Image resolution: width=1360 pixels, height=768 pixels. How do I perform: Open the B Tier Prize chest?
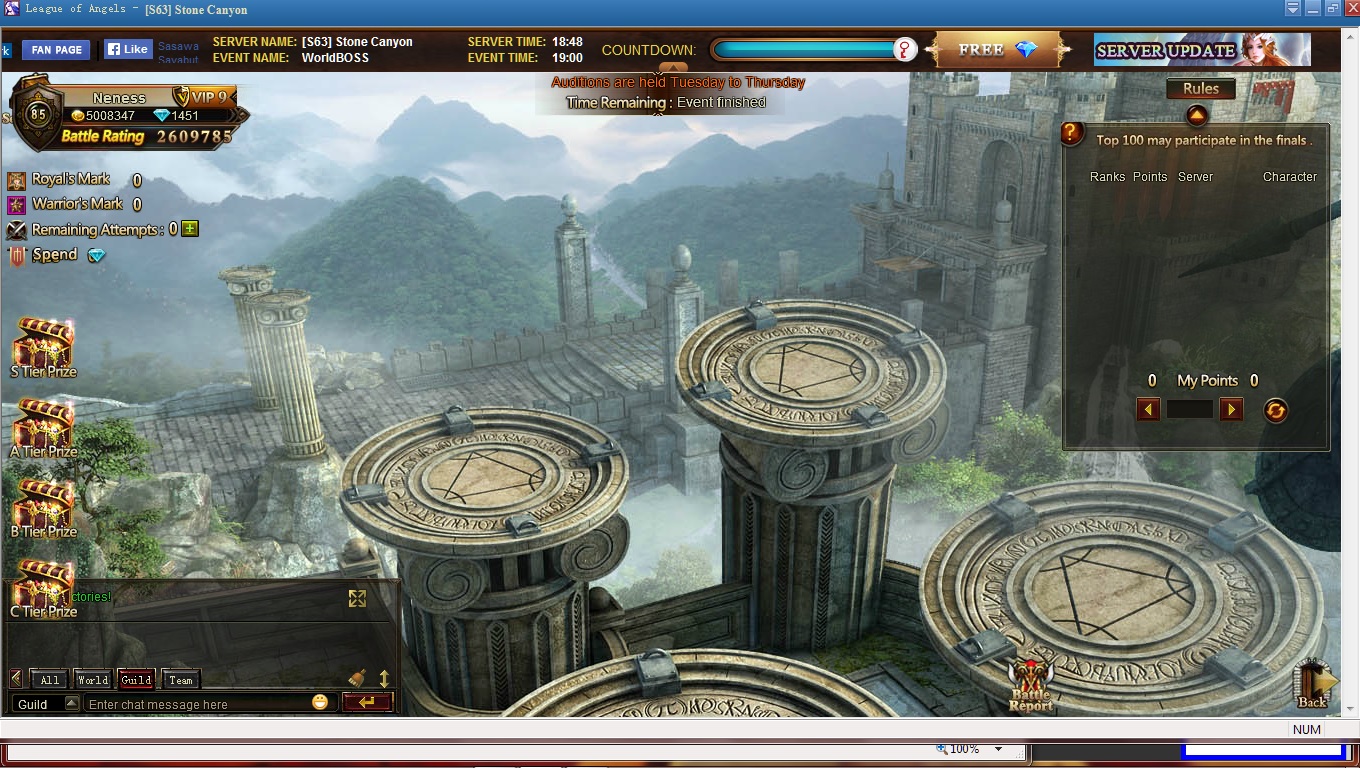click(x=43, y=506)
